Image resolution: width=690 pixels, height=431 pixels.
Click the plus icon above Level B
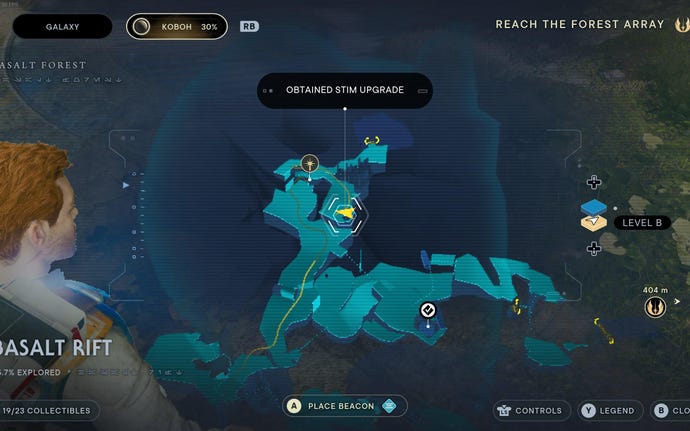[594, 182]
